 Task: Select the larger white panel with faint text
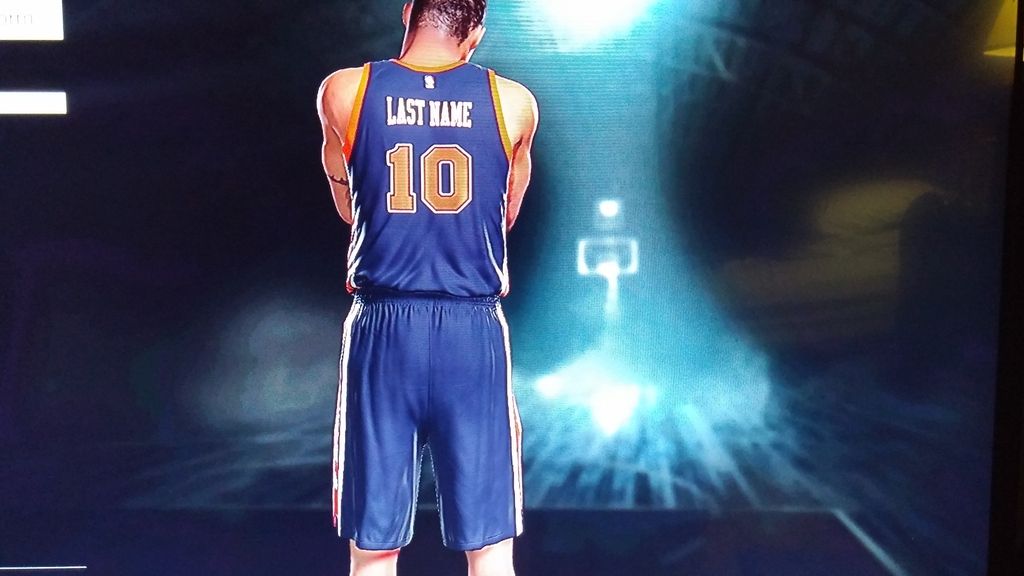[30, 19]
